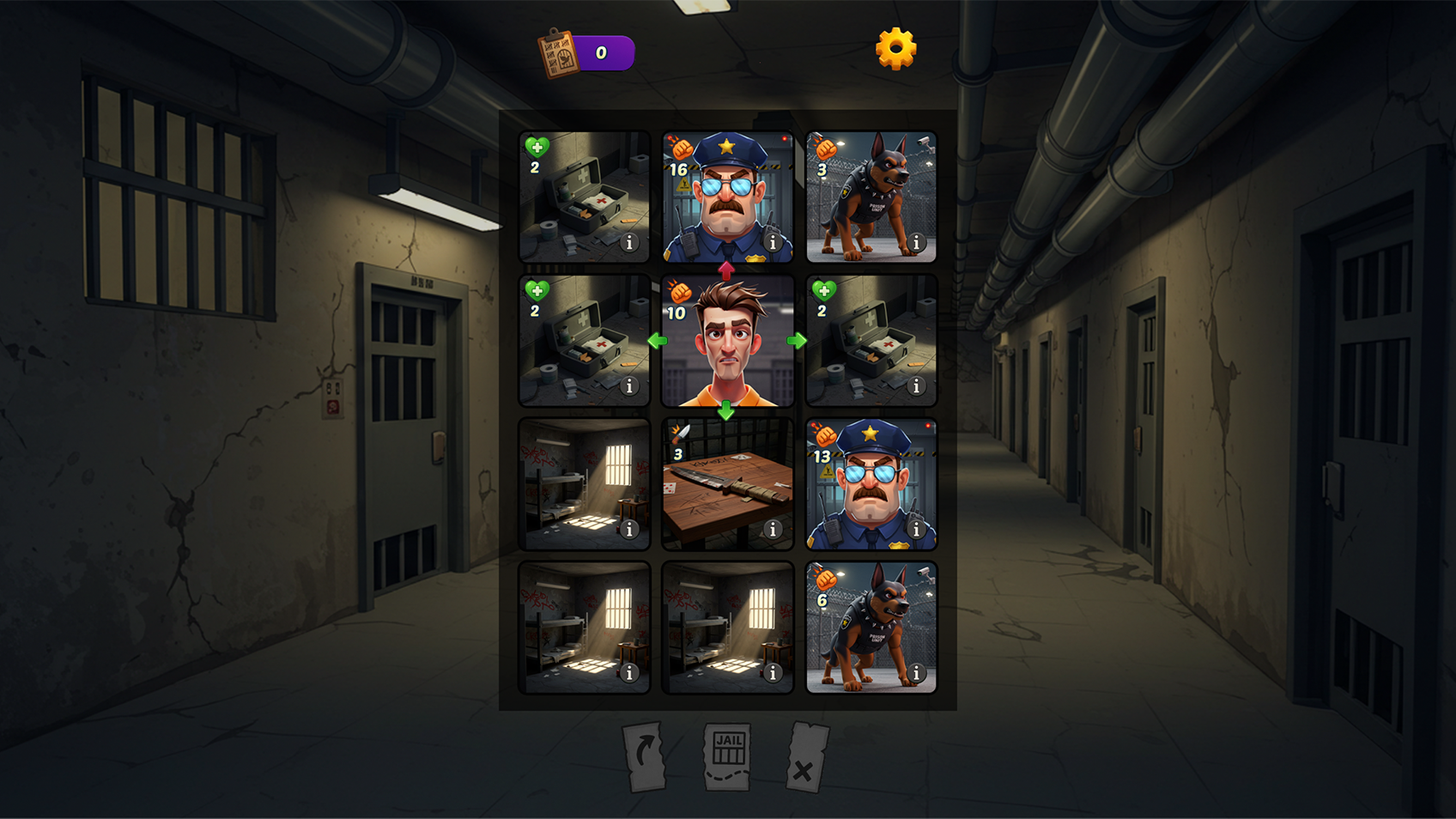Choose the guard dog card showing 6
Screen dimensions: 1456x819
pyautogui.click(x=871, y=628)
